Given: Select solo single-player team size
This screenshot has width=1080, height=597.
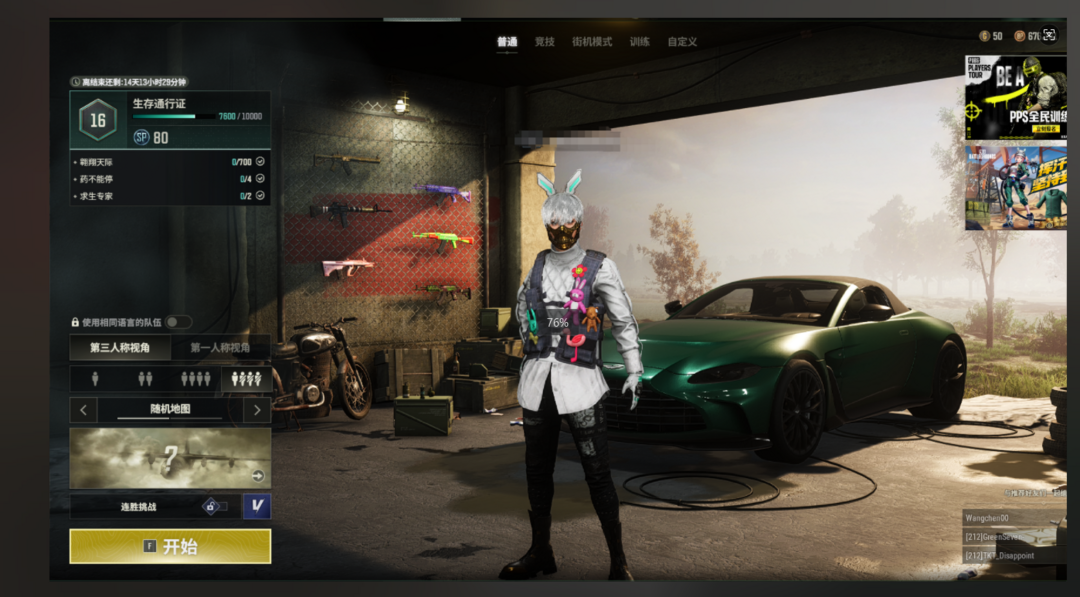Looking at the screenshot, I should click(96, 379).
